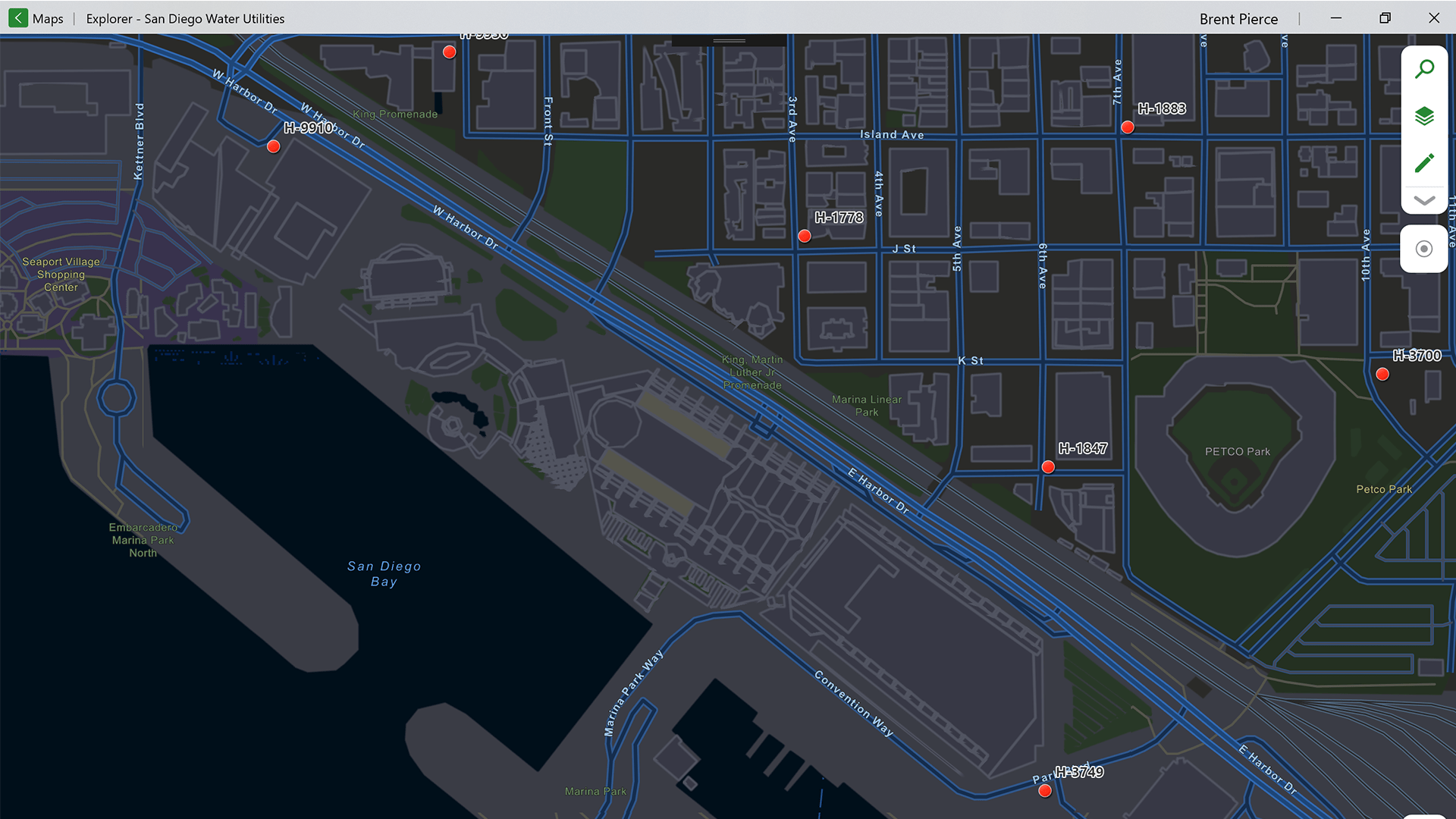Screen dimensions: 1456x819
Task: Select hydrant marker H-3700 at map edge
Action: (x=1382, y=374)
